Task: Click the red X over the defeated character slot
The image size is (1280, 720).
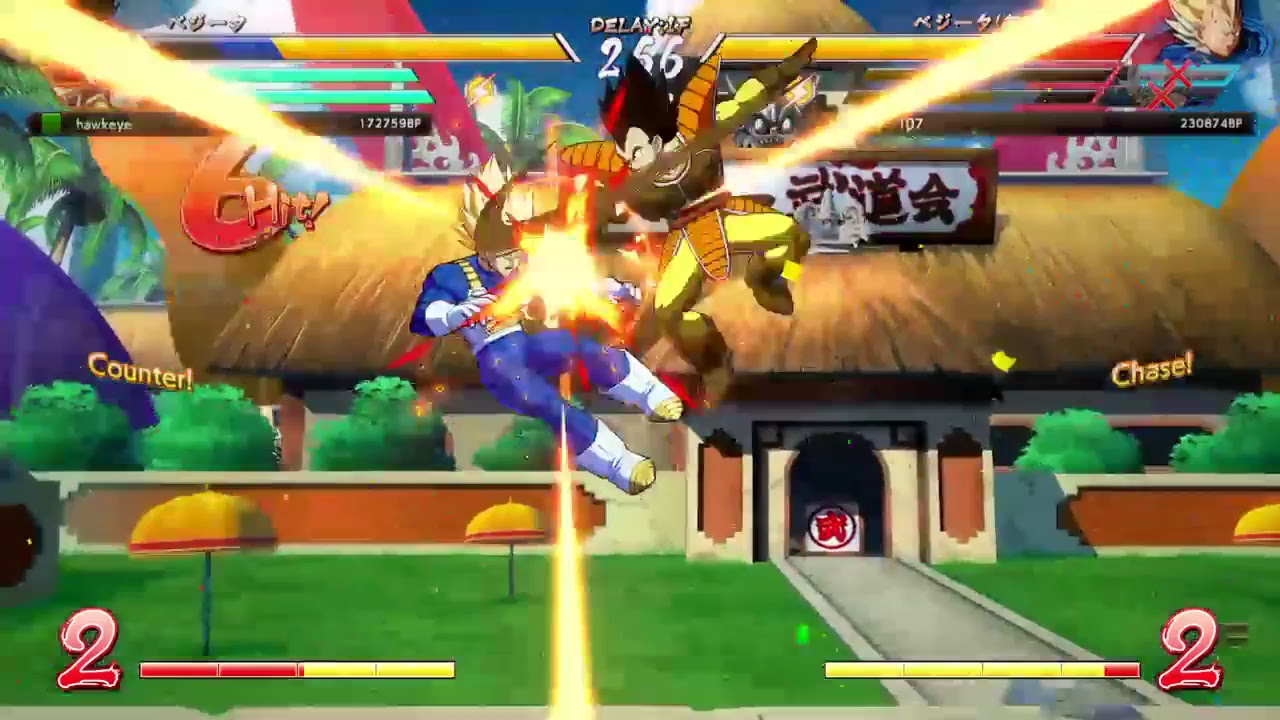Action: pos(1176,73)
